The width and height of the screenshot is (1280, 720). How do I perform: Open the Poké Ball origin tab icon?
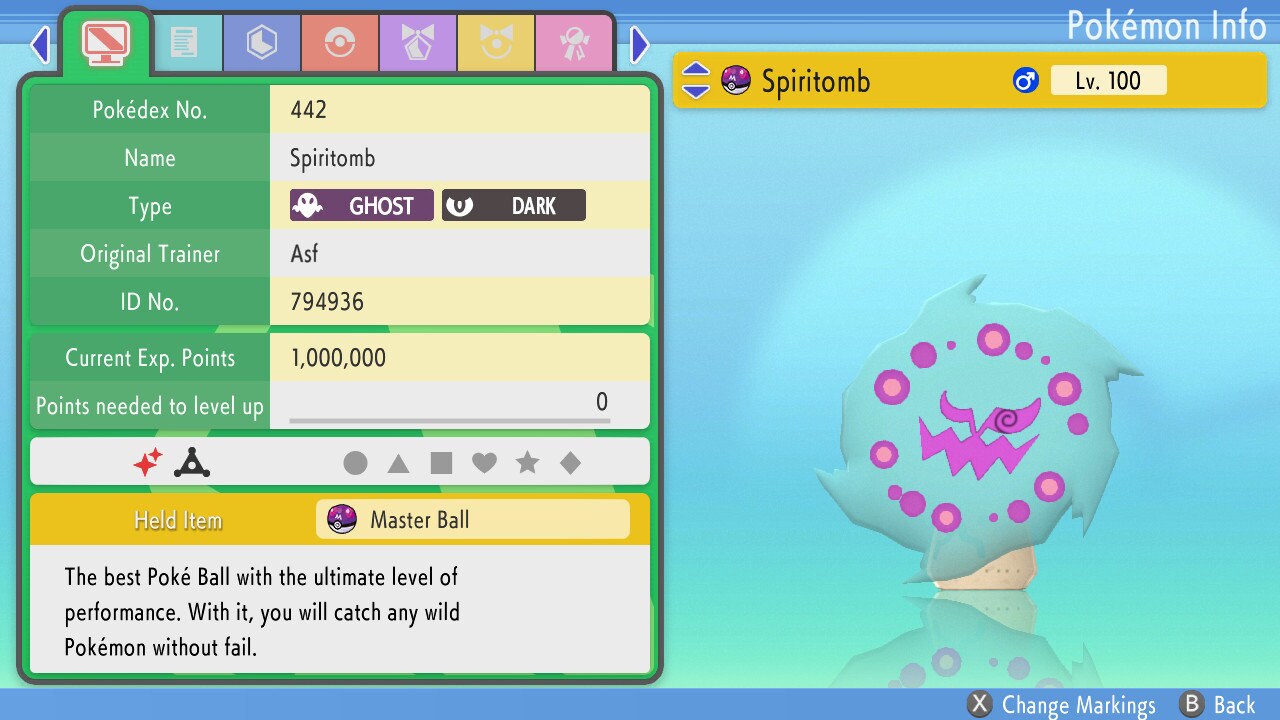340,42
